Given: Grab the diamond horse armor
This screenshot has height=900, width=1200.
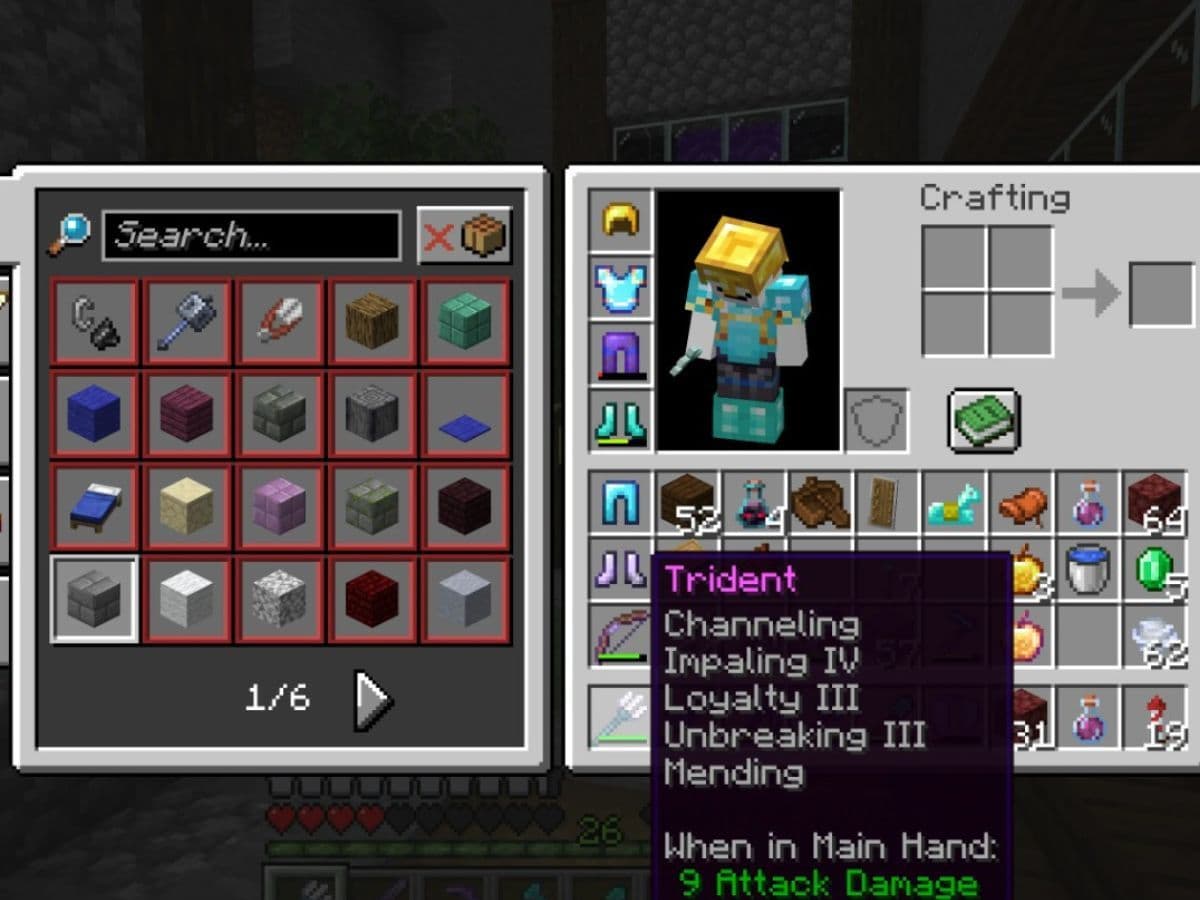Looking at the screenshot, I should [x=954, y=504].
